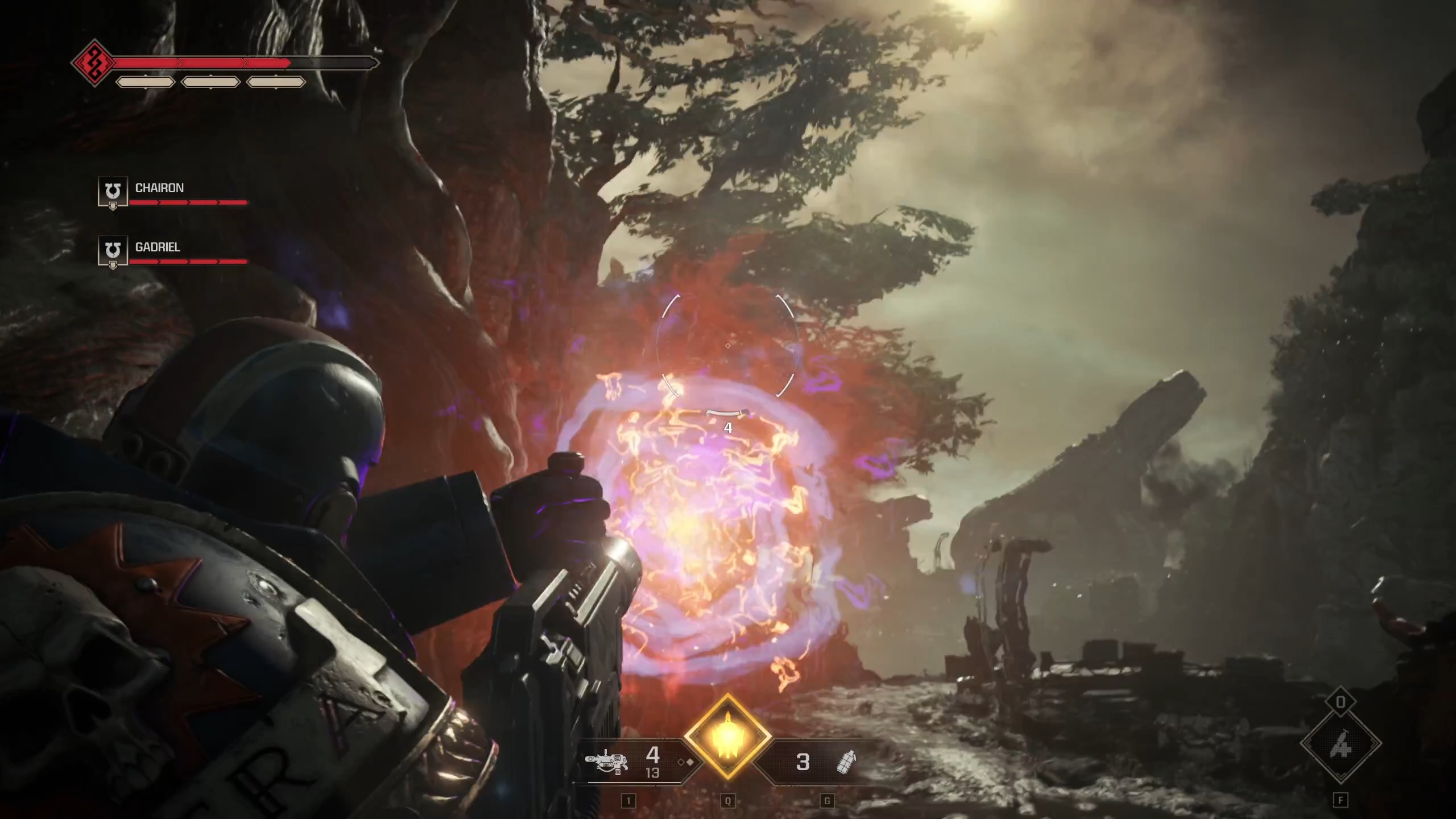Select the frag grenade icon
The image size is (1456, 819).
point(846,762)
